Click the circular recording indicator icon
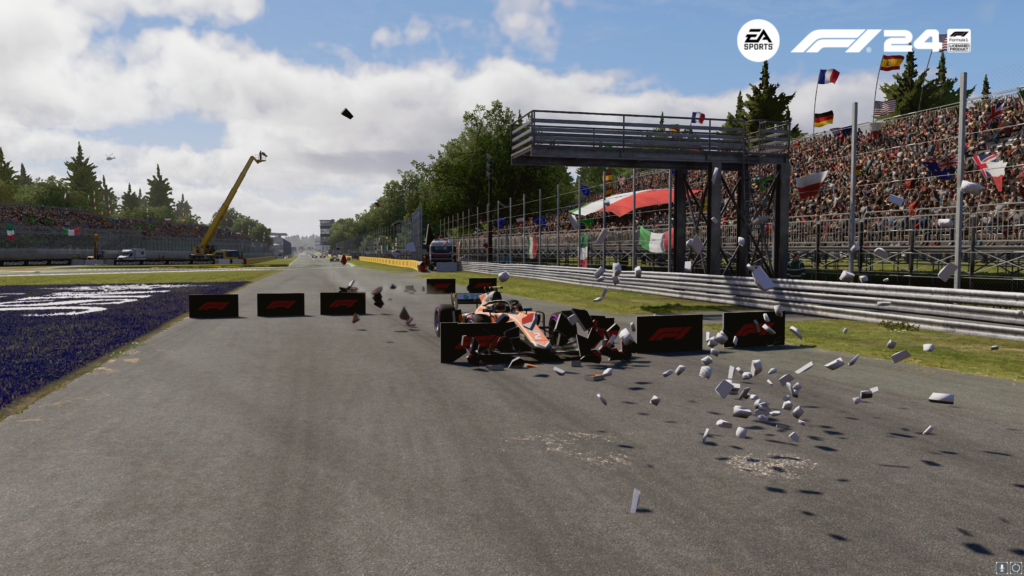 (1015, 567)
